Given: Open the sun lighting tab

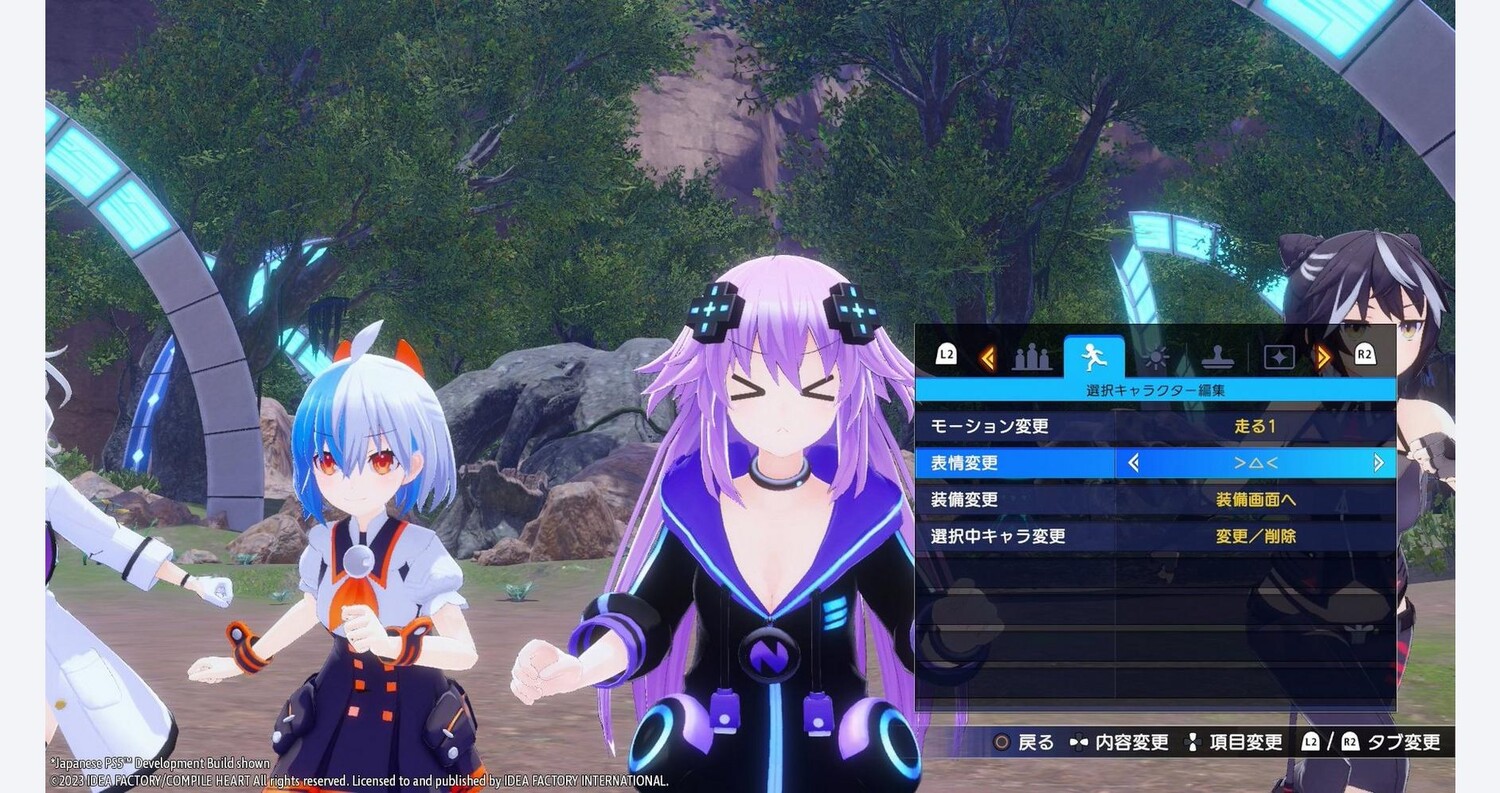Looking at the screenshot, I should click(x=1156, y=357).
